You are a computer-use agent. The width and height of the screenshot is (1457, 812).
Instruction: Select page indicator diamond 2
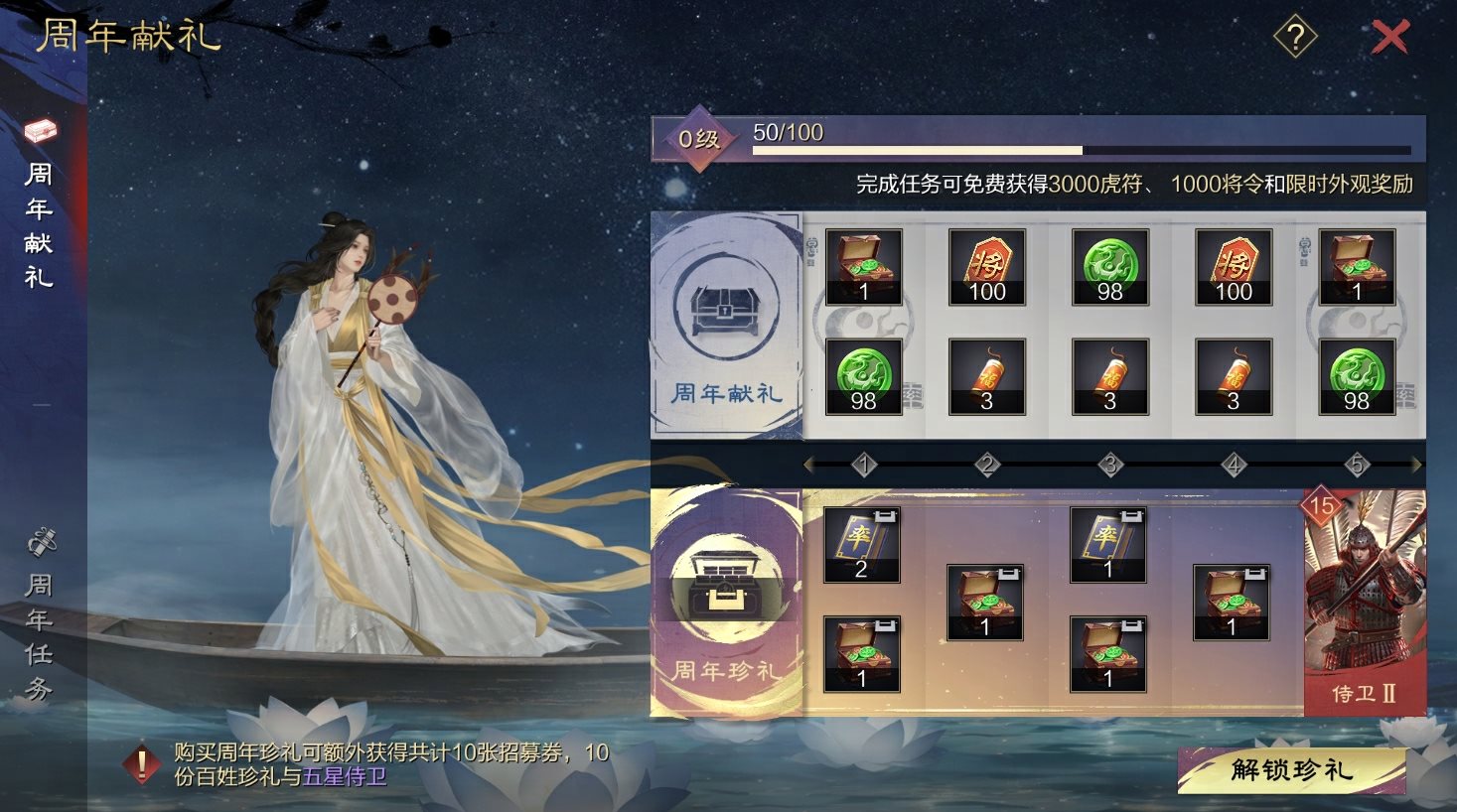[x=986, y=462]
